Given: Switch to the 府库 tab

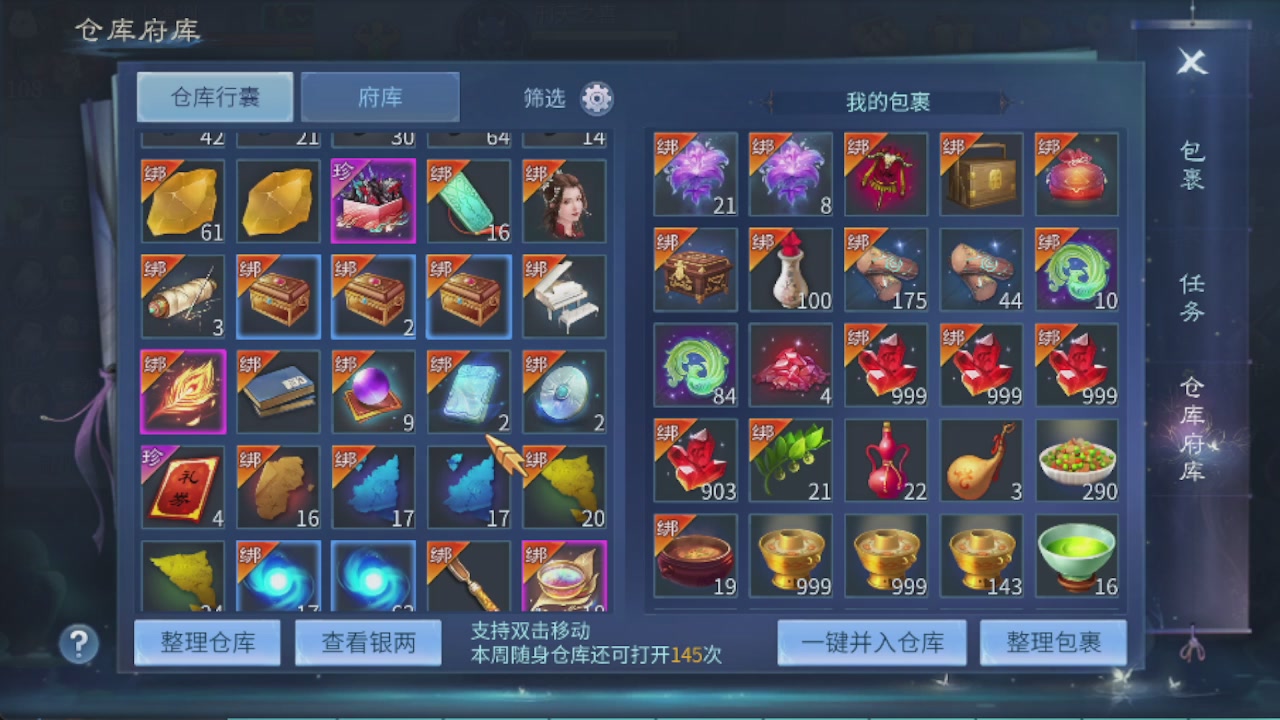Looking at the screenshot, I should (379, 97).
